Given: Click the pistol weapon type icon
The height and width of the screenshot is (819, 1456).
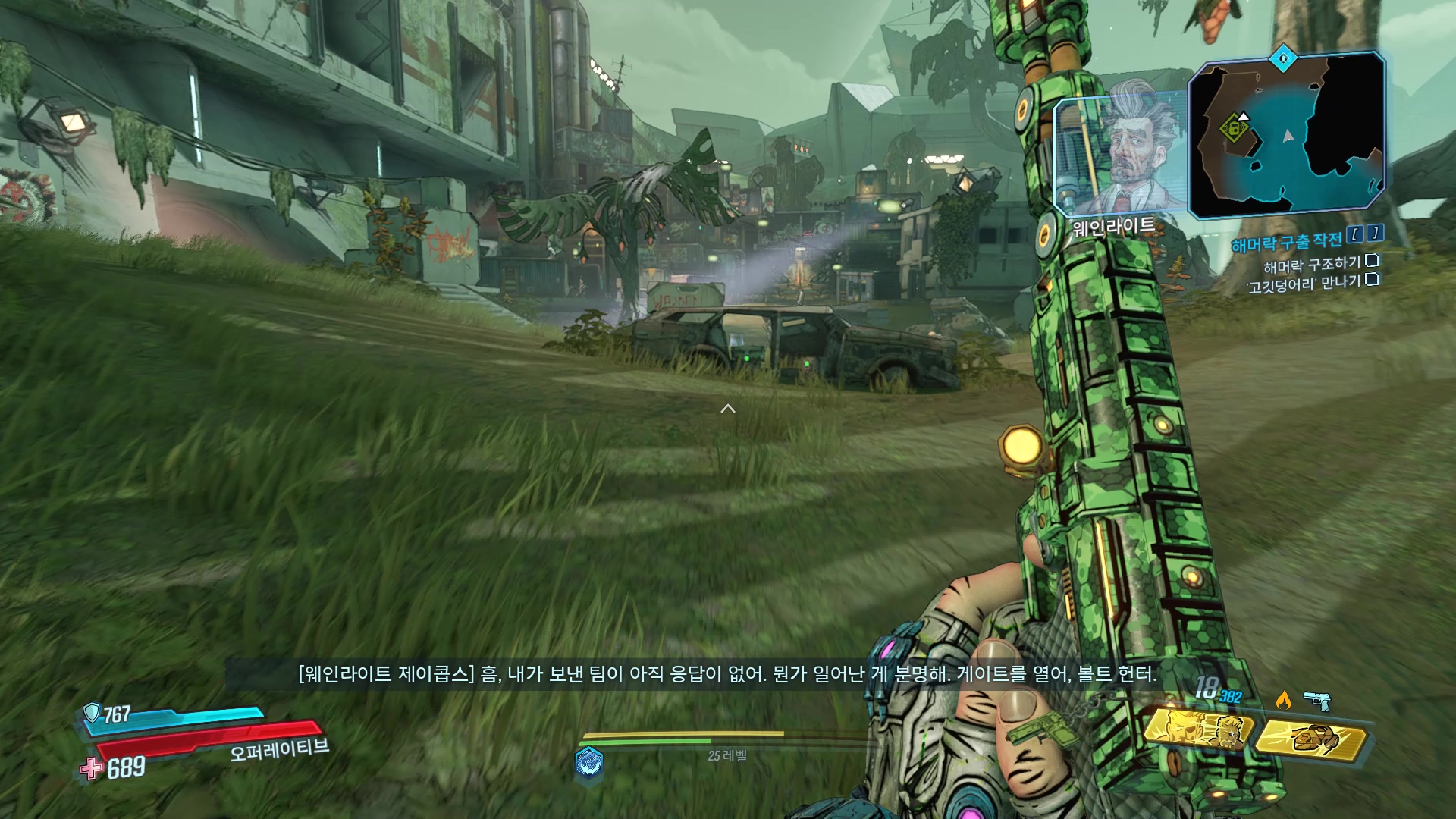Looking at the screenshot, I should pos(1317,700).
